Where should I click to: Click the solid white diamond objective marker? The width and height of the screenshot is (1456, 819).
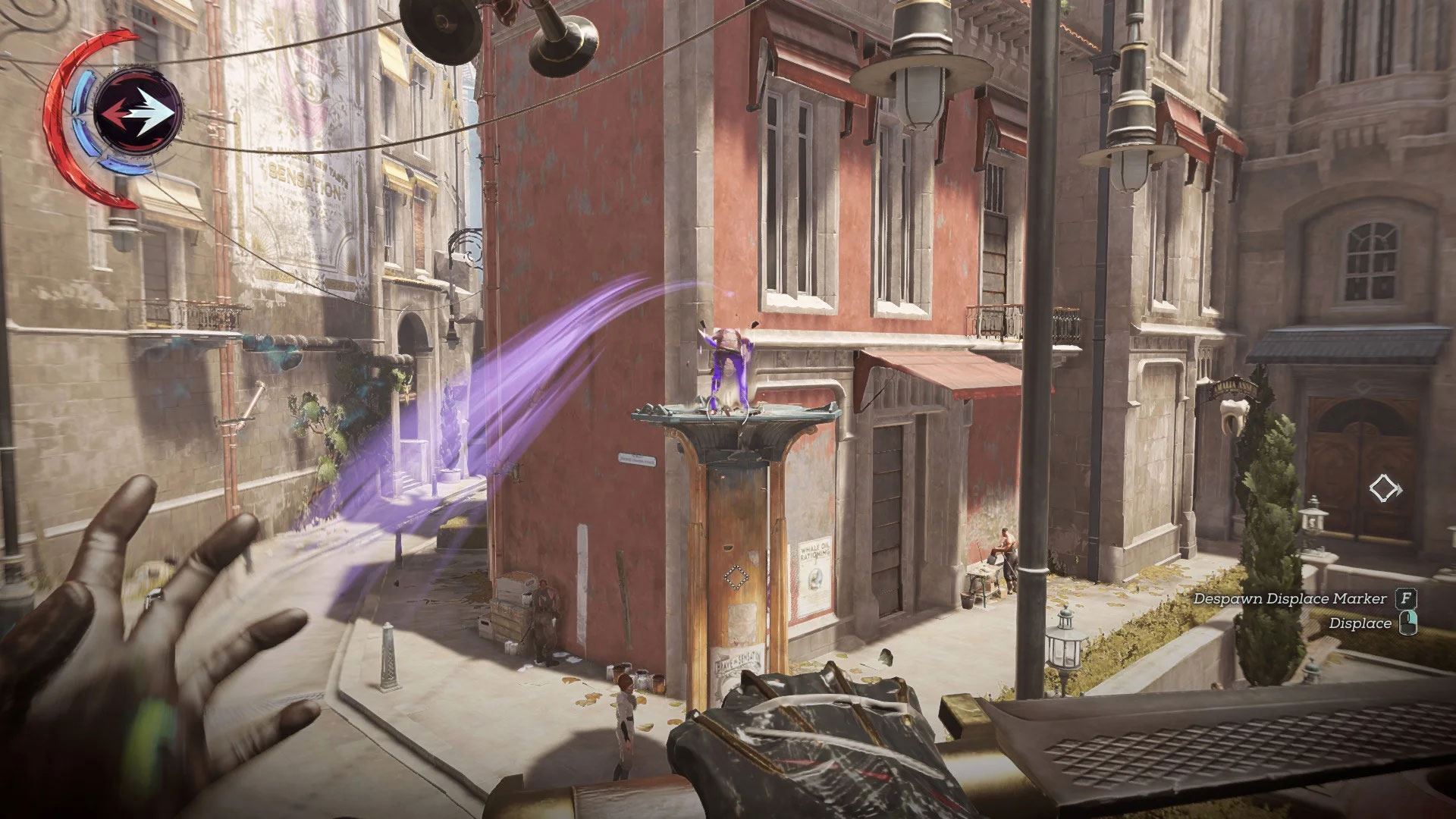(x=1385, y=489)
